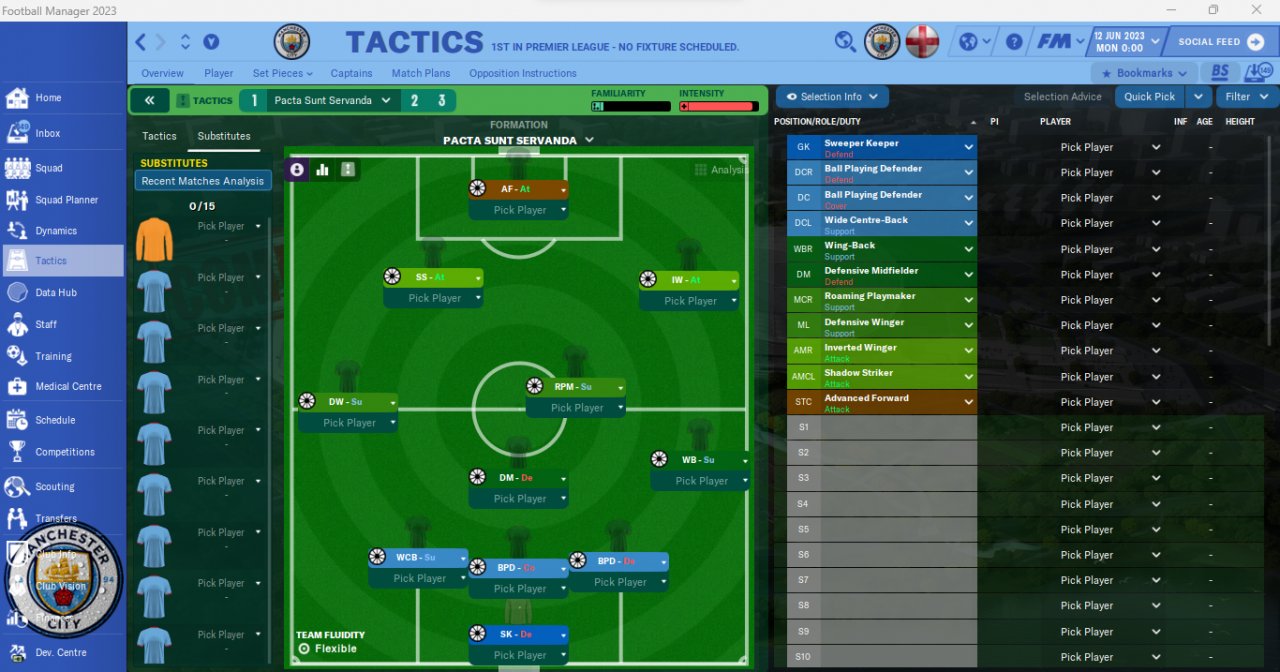
Task: Open the Pacta Sunt Servanda formation dropdown
Action: (x=518, y=141)
